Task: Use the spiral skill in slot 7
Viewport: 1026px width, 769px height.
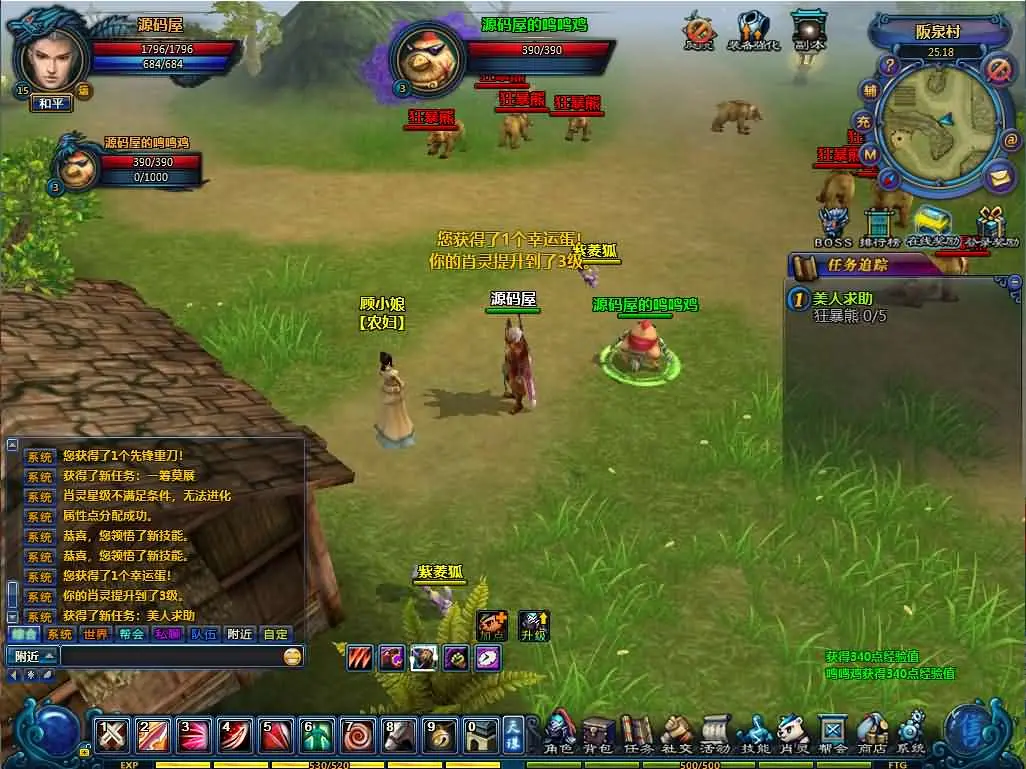Action: pyautogui.click(x=358, y=737)
